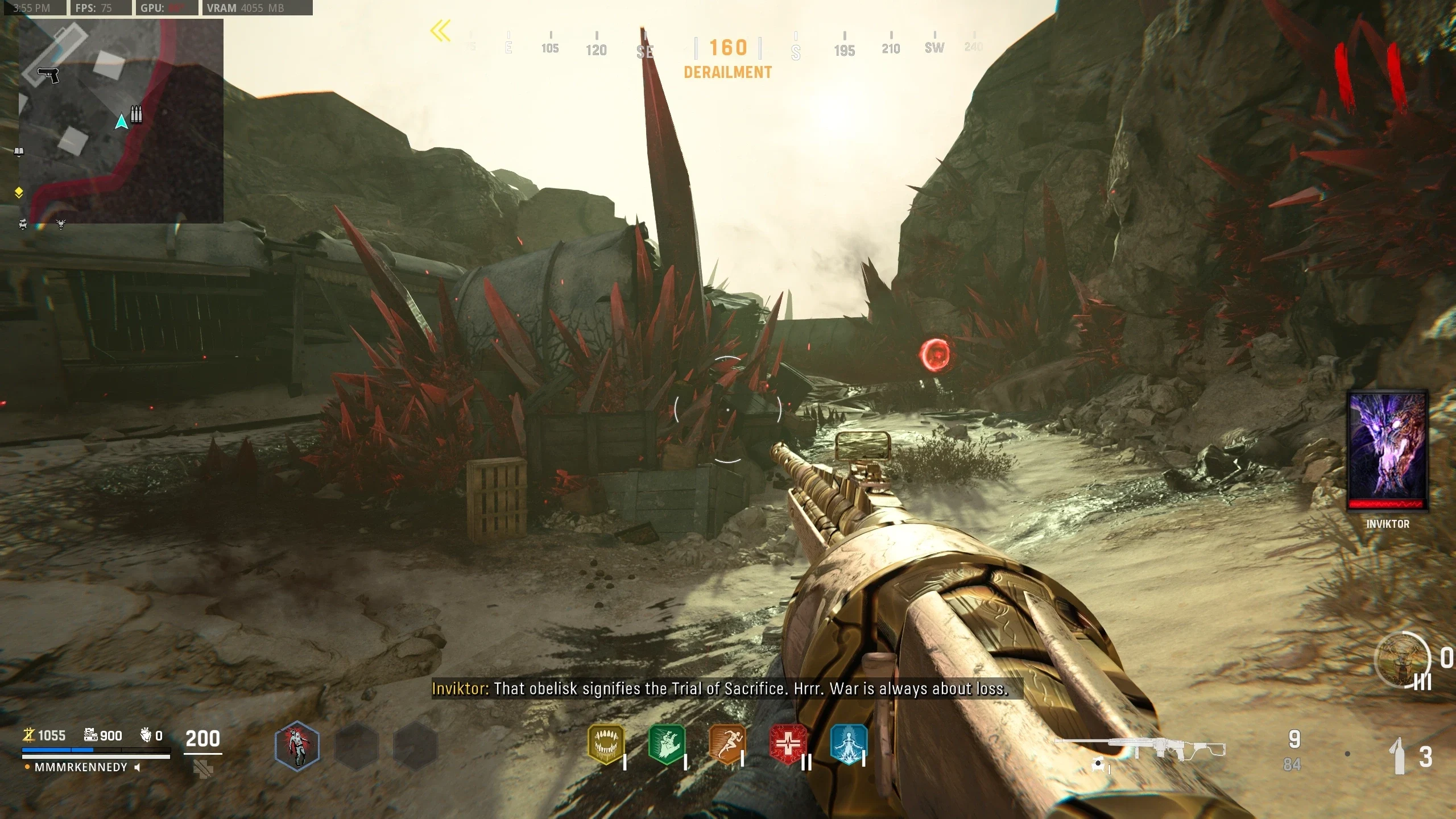Click the yellow double-chevron compass marker
The width and height of the screenshot is (1456, 819).
(440, 31)
